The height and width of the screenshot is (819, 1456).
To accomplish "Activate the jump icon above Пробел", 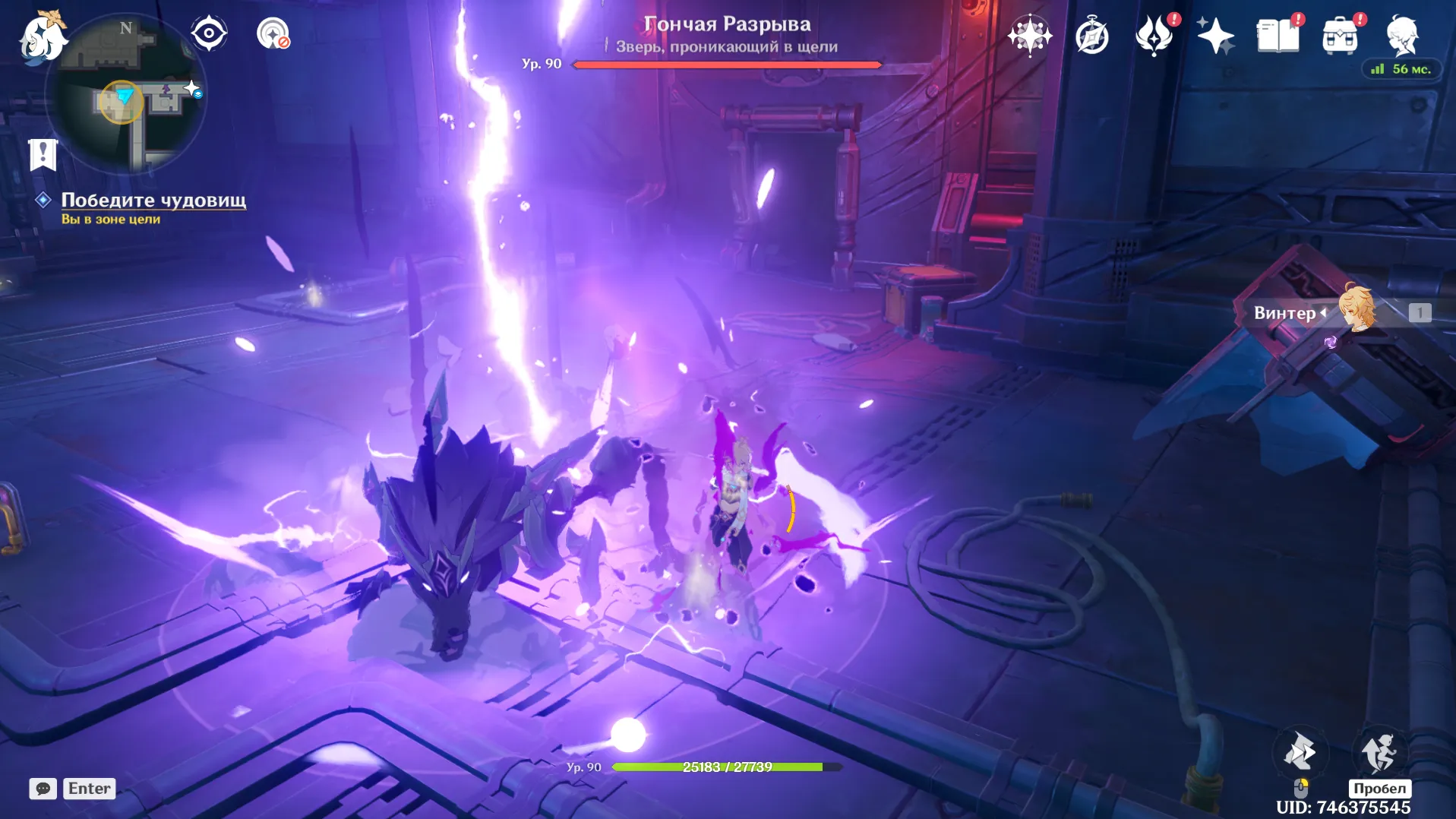I will pos(1379,752).
